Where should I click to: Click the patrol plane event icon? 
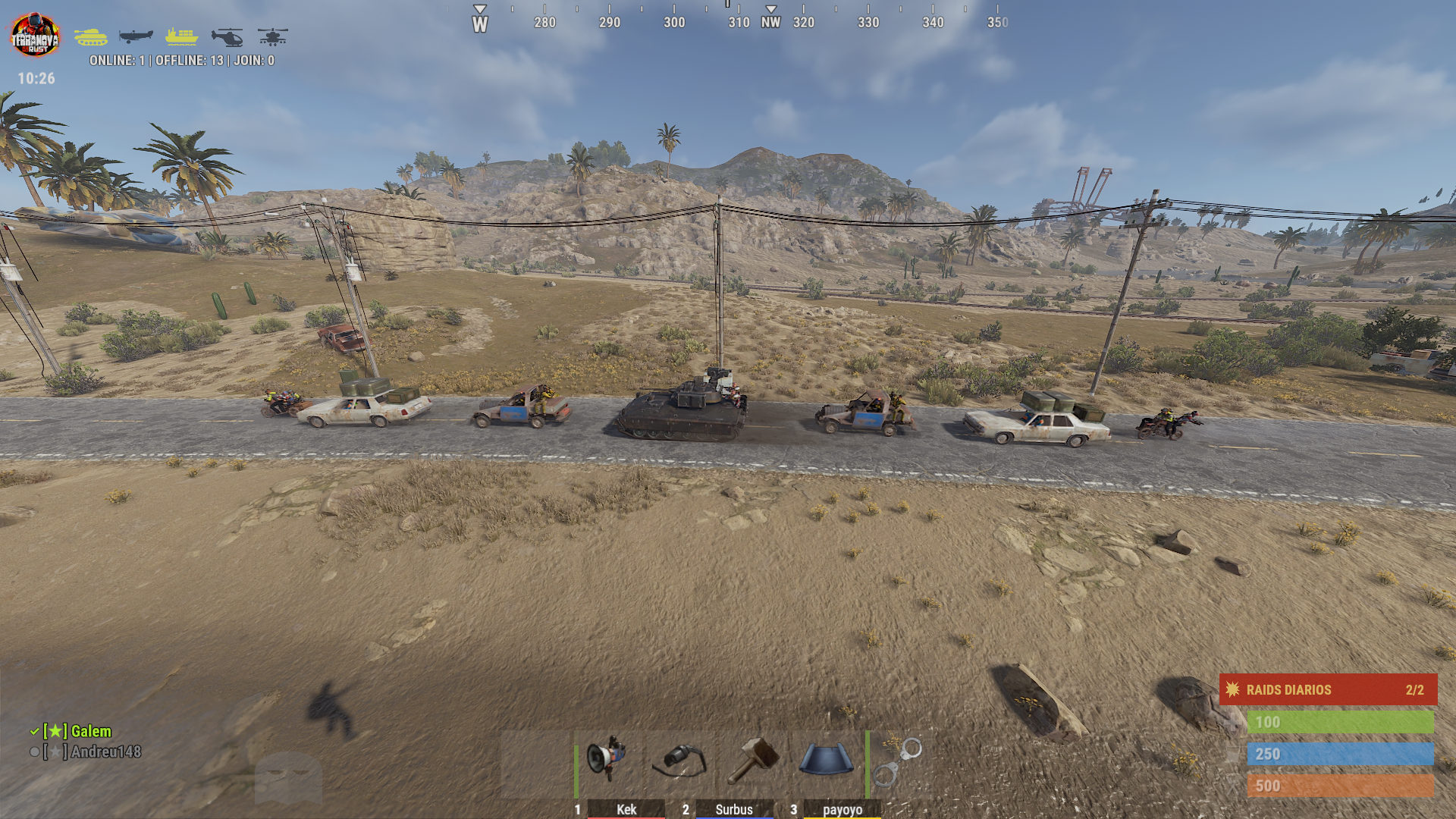(x=138, y=36)
